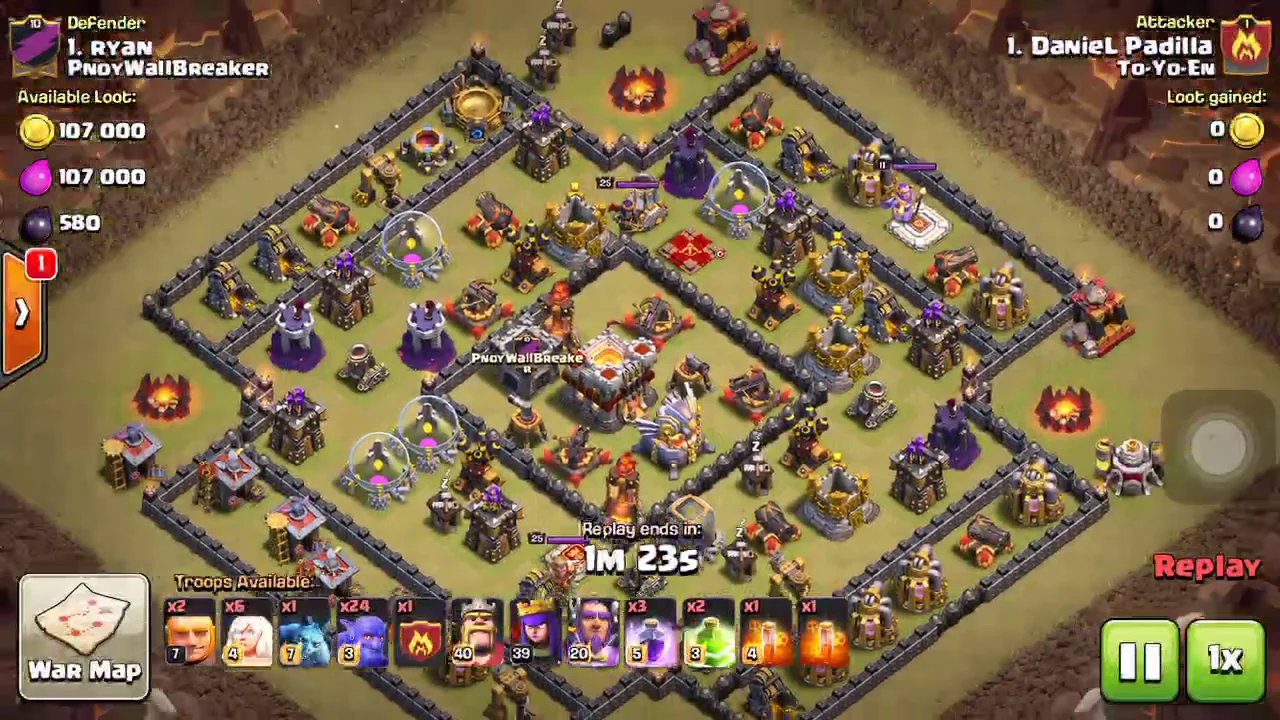This screenshot has height=720, width=1280.
Task: Select the Bowler troop slot
Action: 361,634
